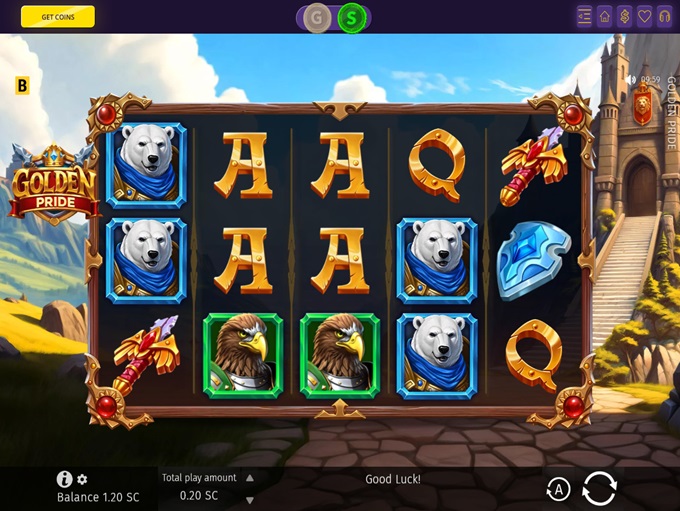Add game to favorites with heart icon
This screenshot has width=680, height=511.
(645, 16)
